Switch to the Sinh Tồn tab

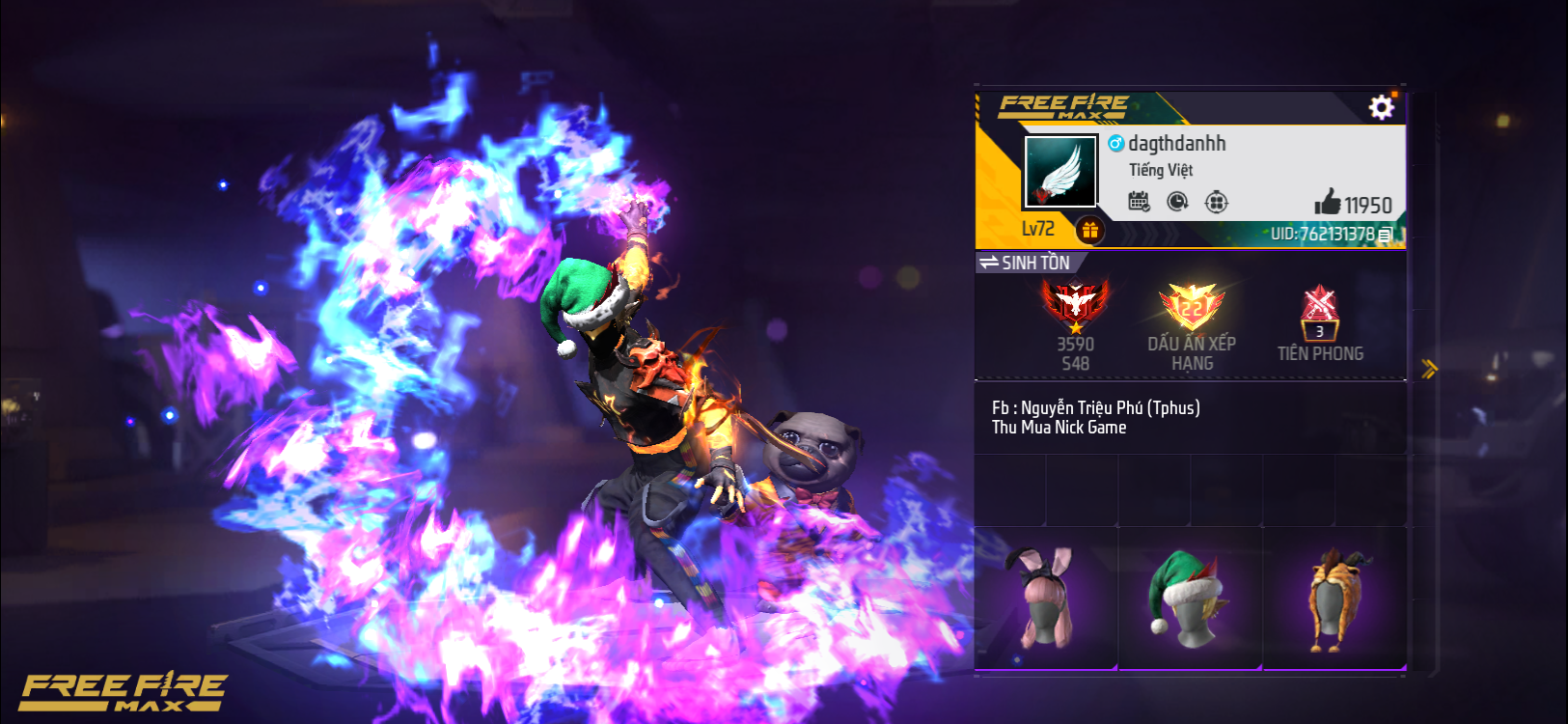point(1037,262)
